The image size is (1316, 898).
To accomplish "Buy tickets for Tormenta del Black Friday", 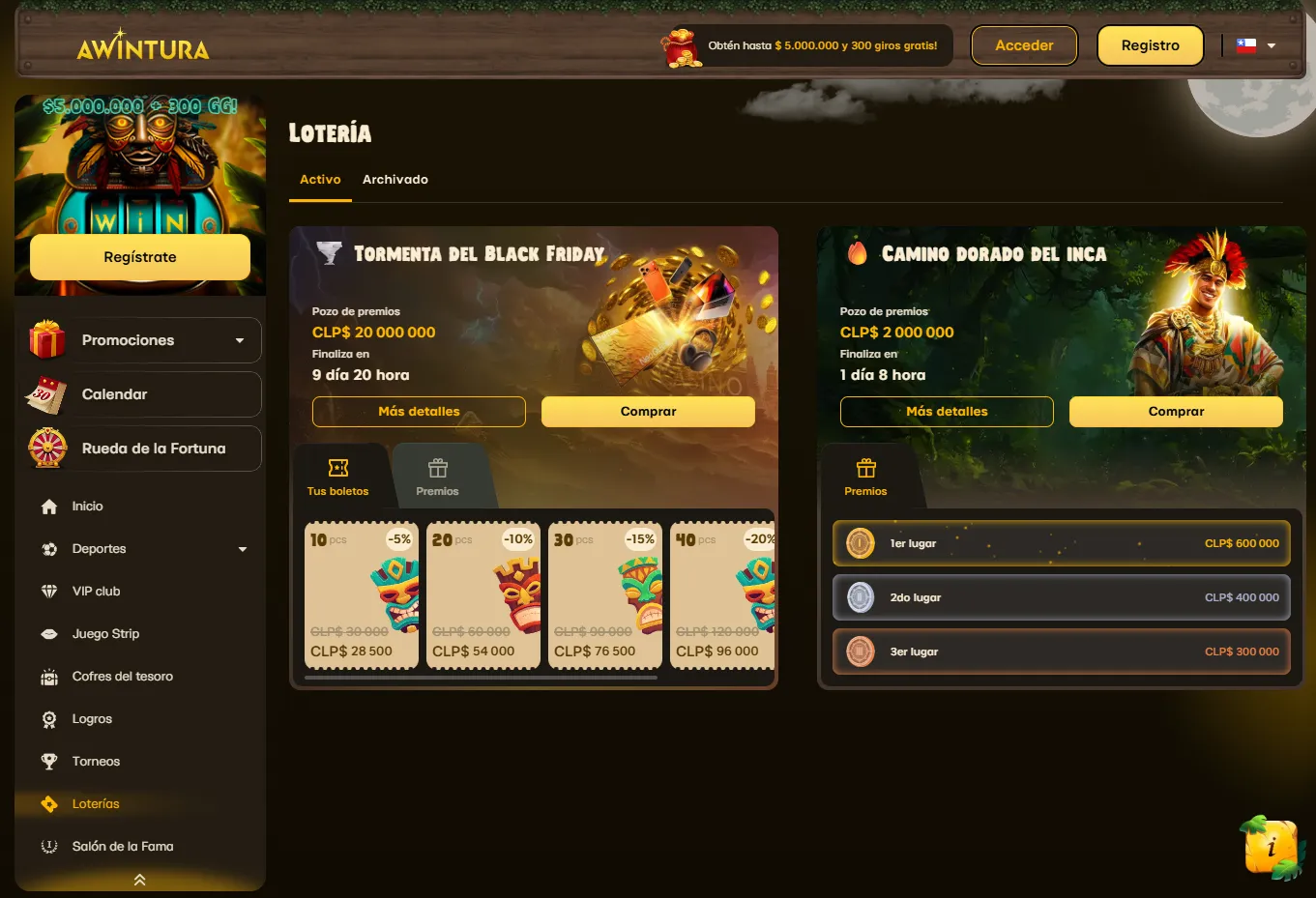I will pos(648,412).
